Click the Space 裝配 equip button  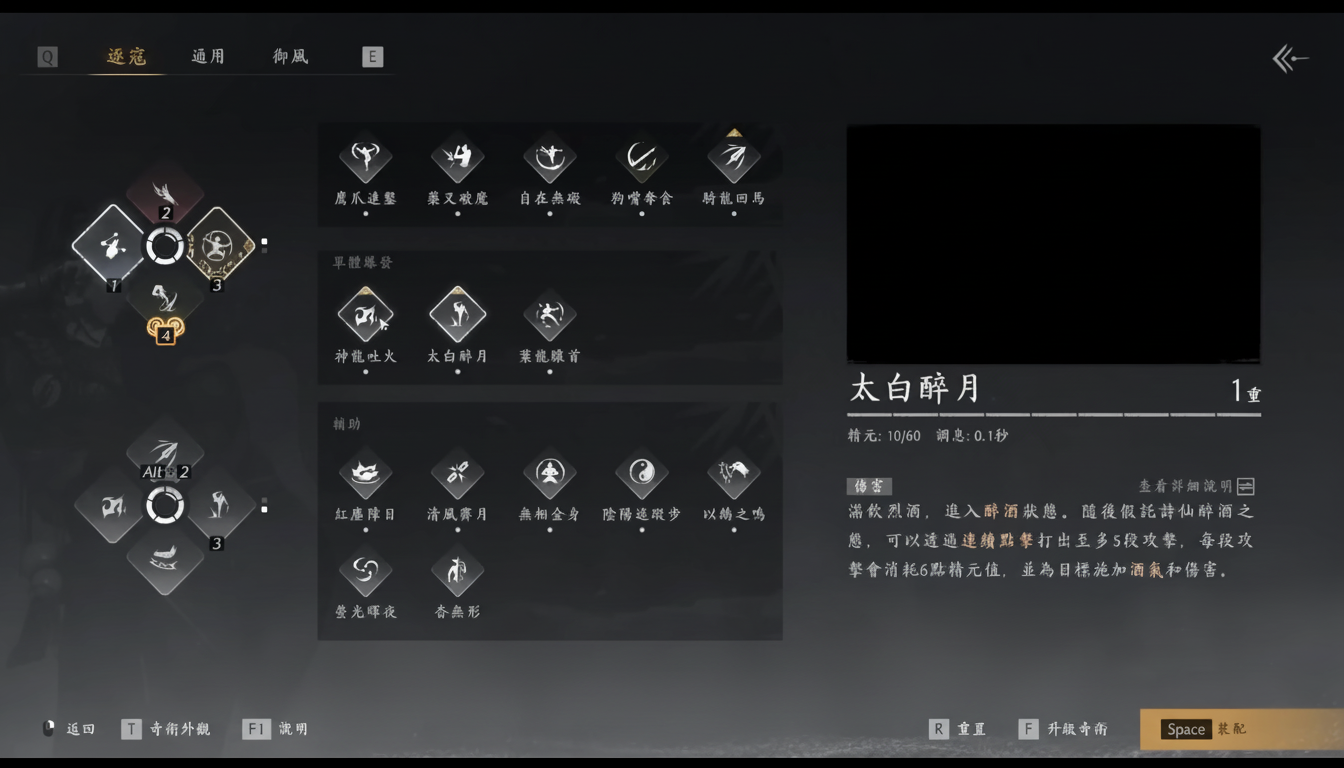[x=1225, y=729]
